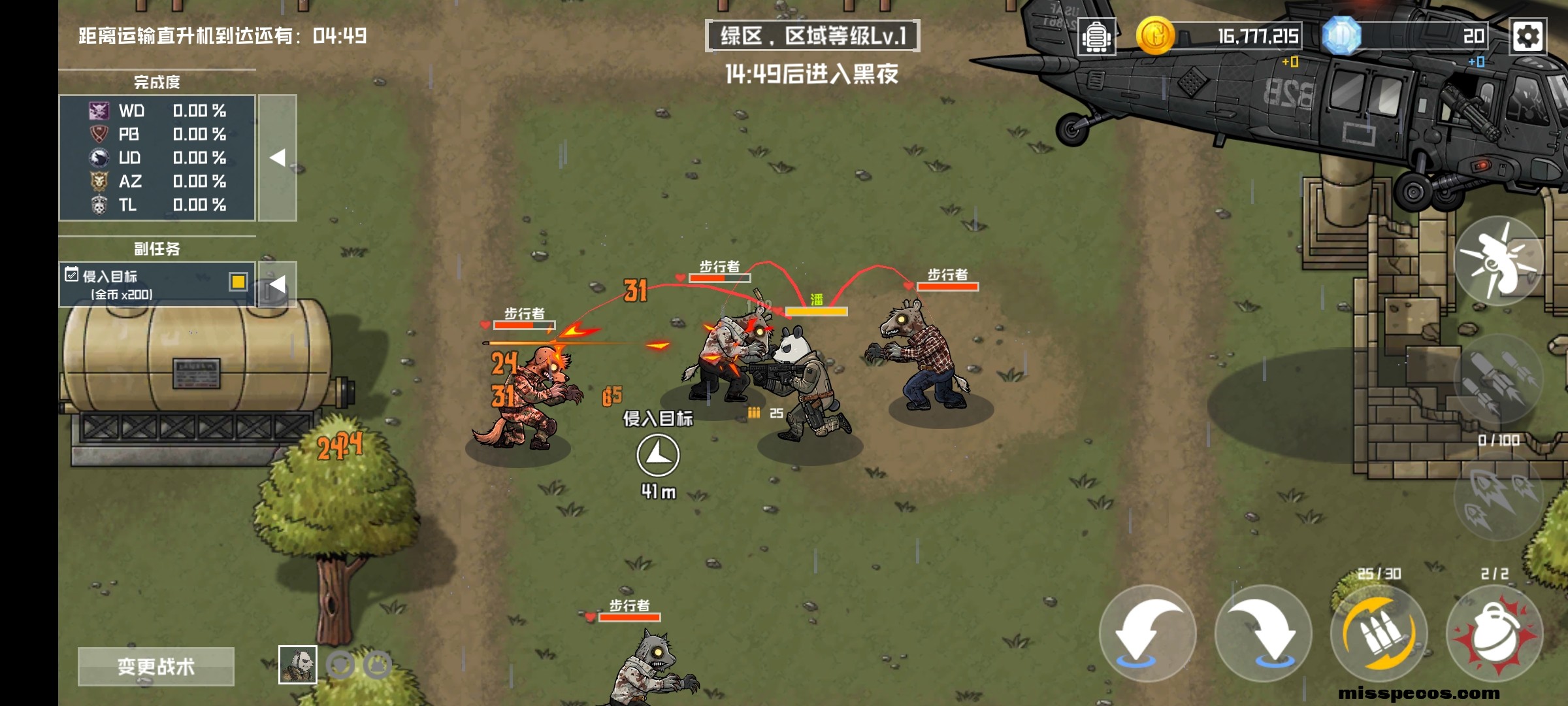1568x706 pixels.
Task: Reload weapon with the bullets button
Action: click(x=1379, y=633)
